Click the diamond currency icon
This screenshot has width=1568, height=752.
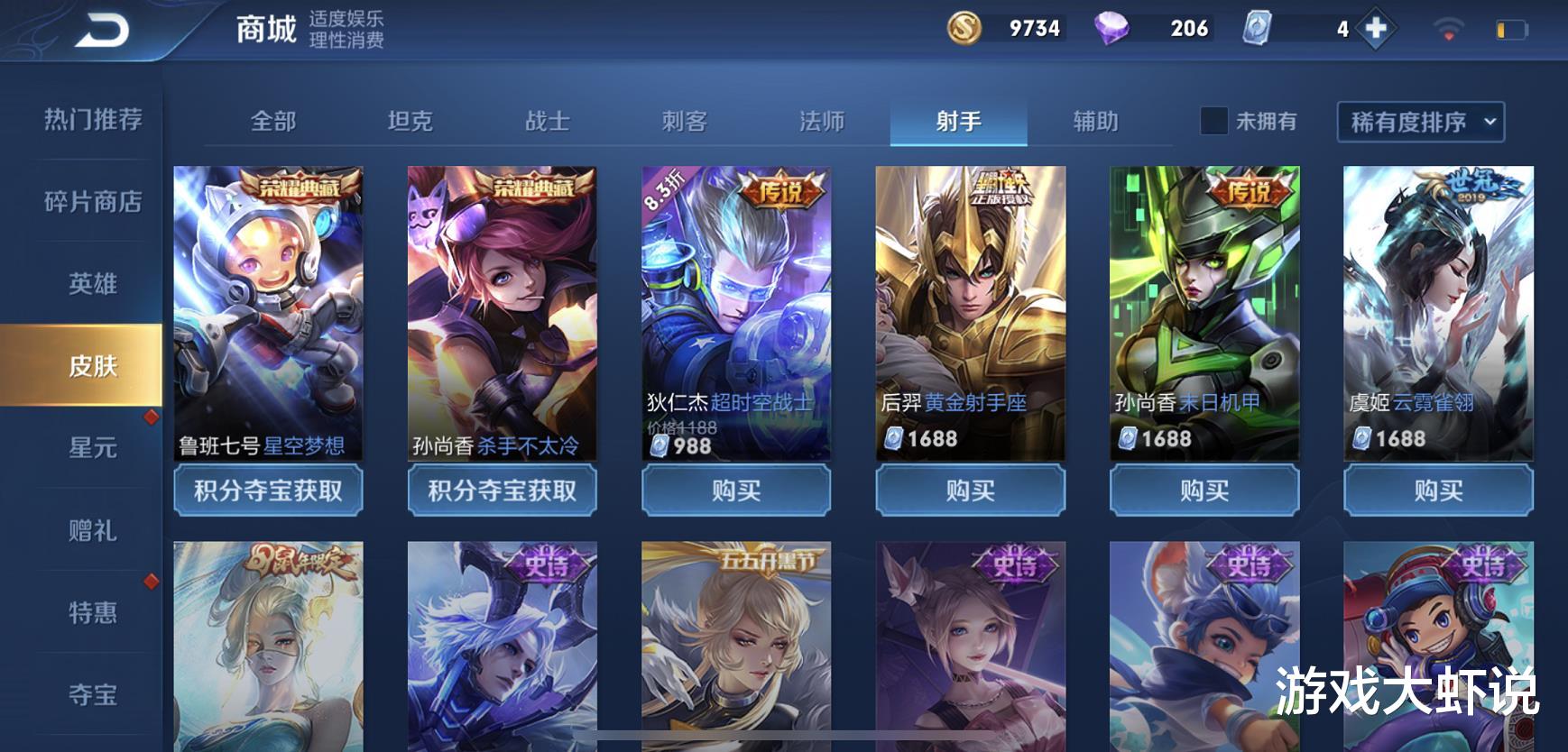pos(1111,28)
